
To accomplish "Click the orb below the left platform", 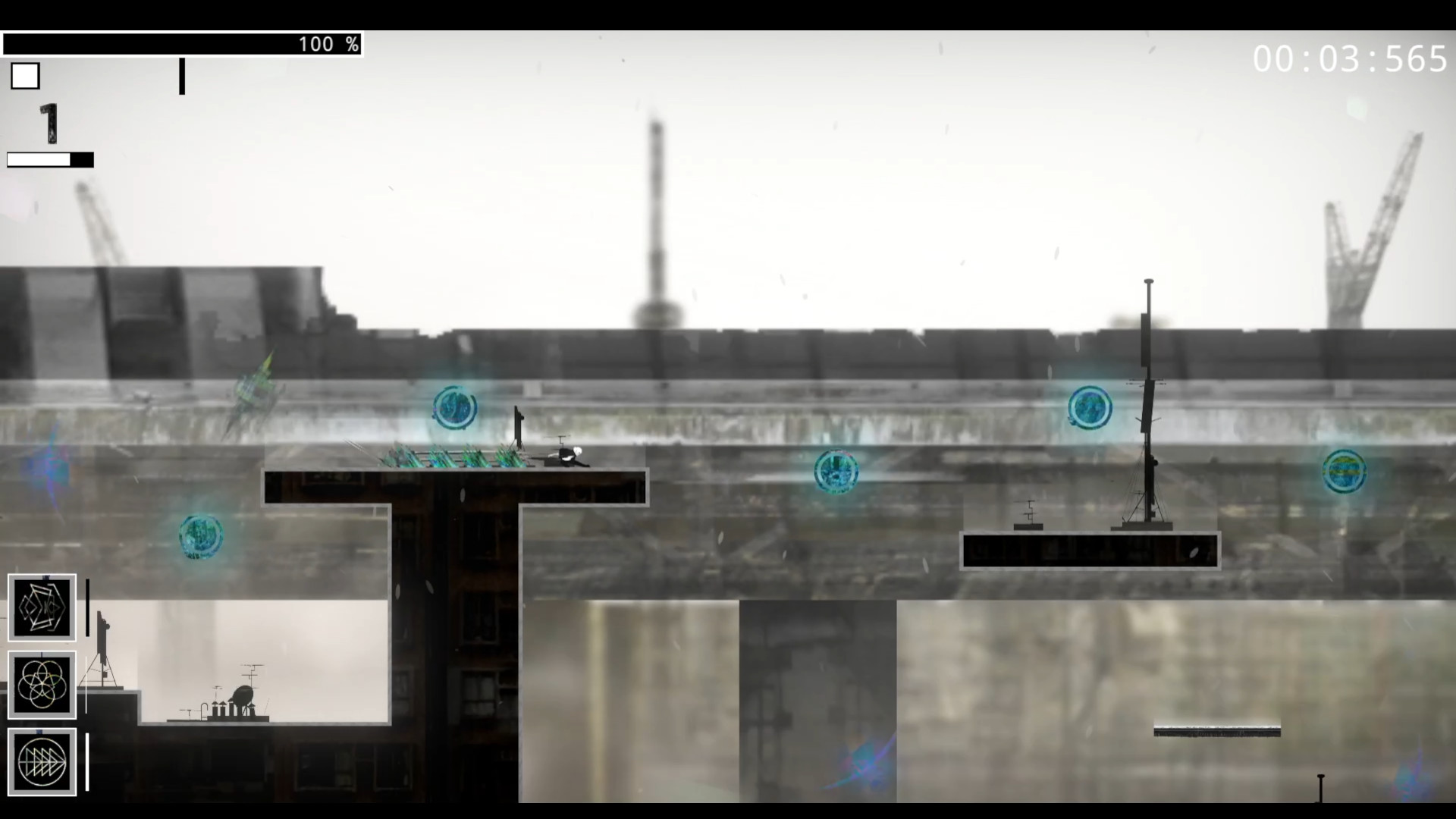I will [x=200, y=536].
